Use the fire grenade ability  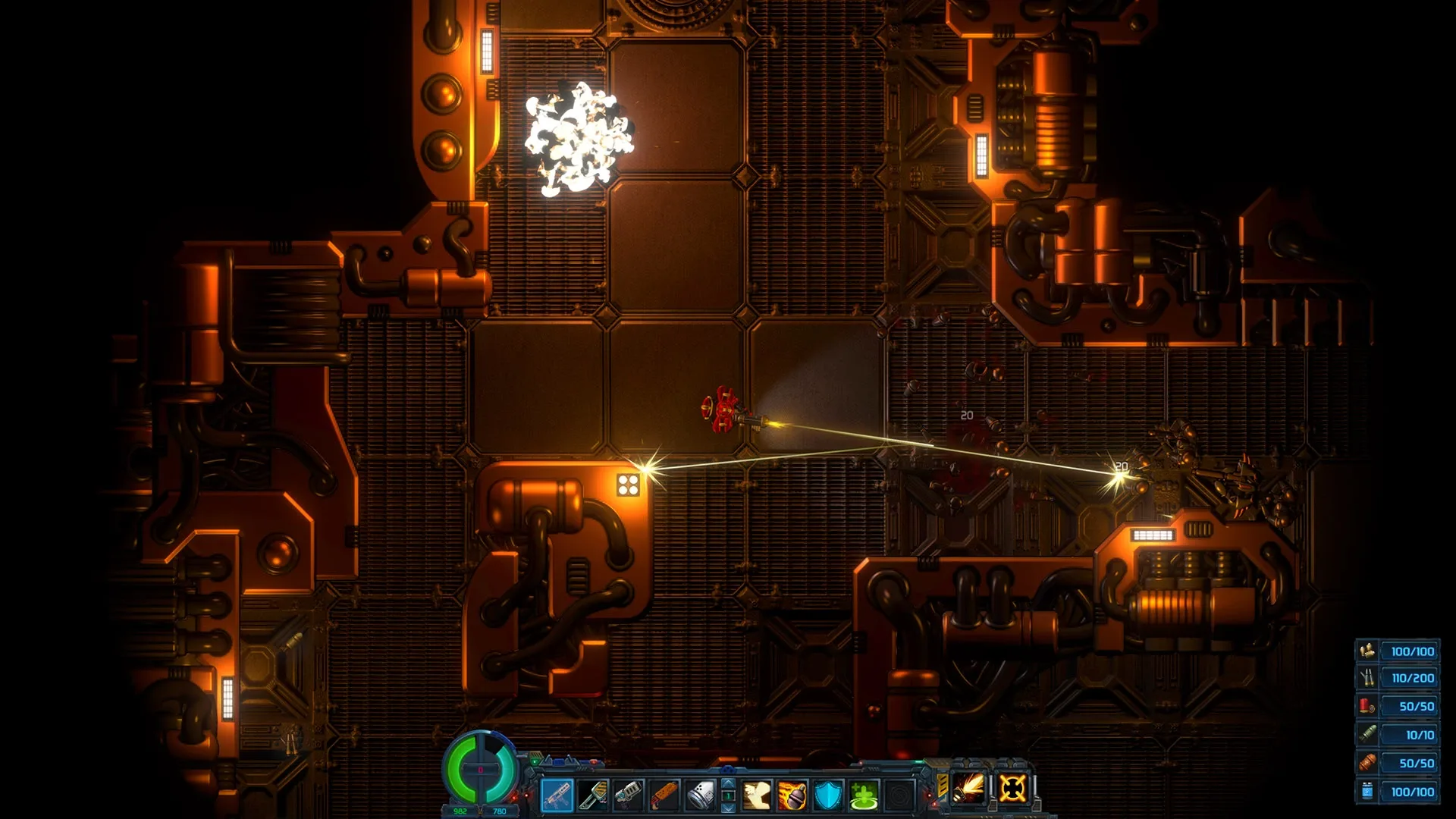click(x=792, y=795)
